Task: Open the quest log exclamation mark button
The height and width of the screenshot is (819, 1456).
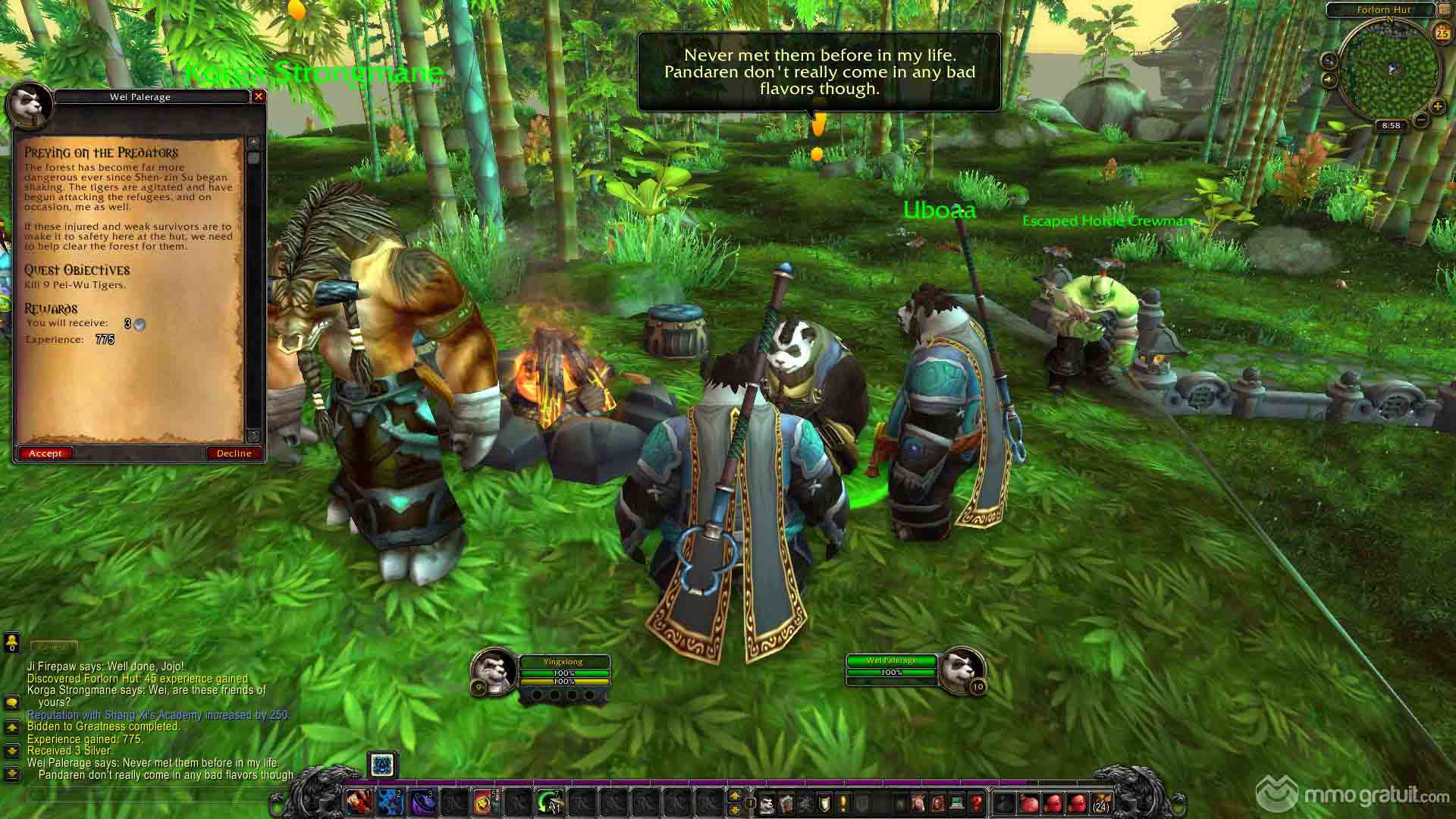Action: coord(843,802)
